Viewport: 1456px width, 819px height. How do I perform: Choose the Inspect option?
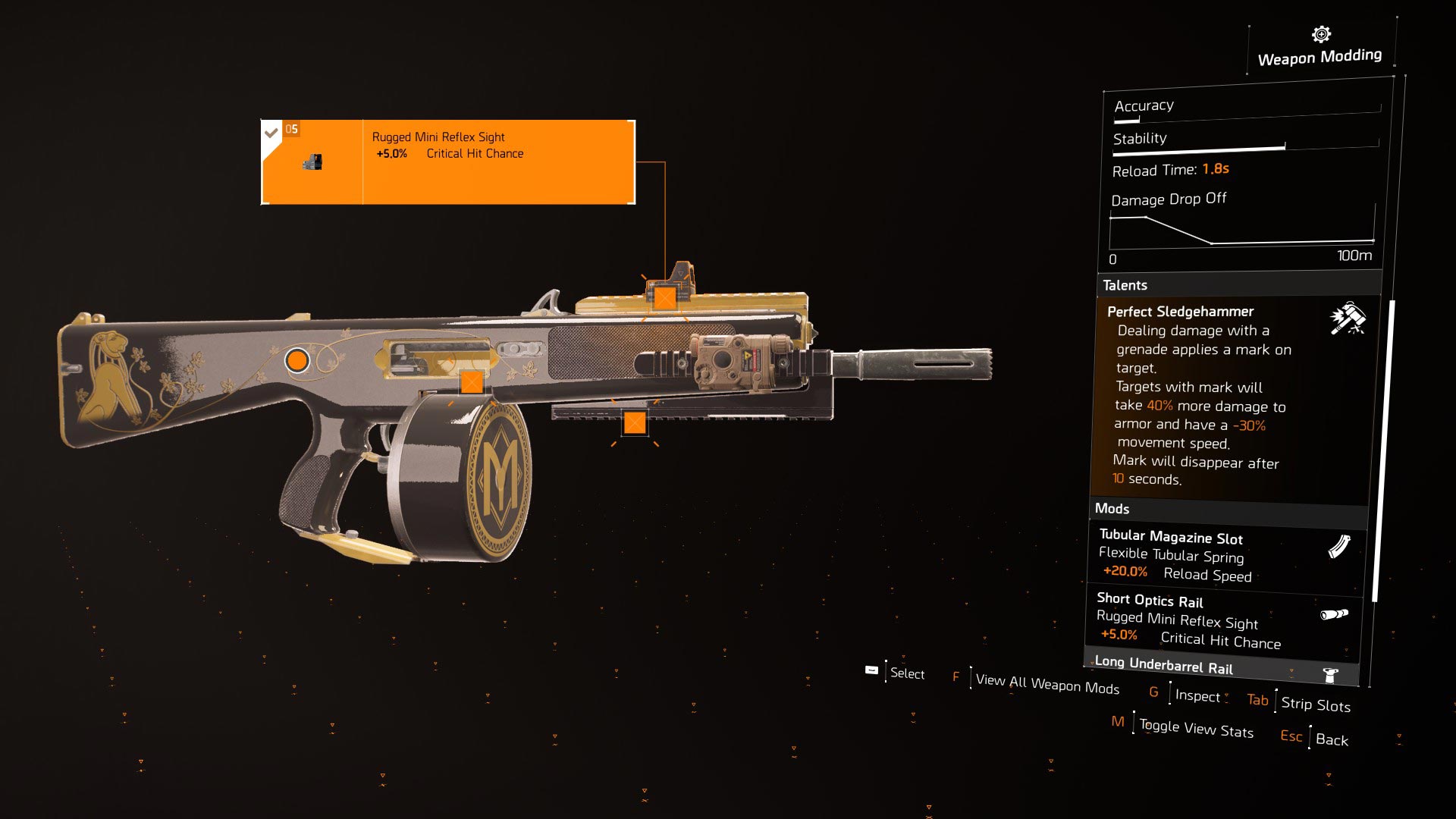tap(1197, 695)
